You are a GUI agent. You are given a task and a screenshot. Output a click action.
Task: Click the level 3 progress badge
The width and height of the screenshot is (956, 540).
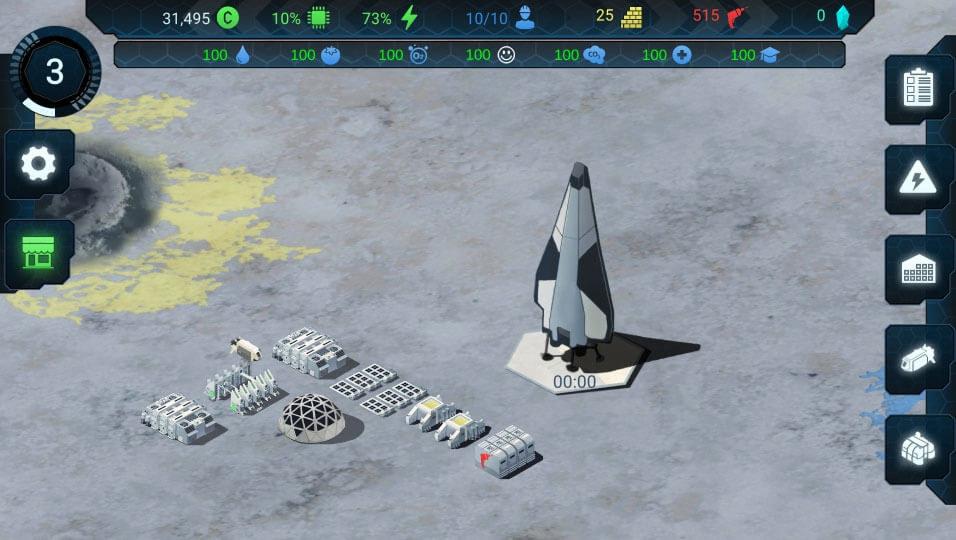coord(55,72)
